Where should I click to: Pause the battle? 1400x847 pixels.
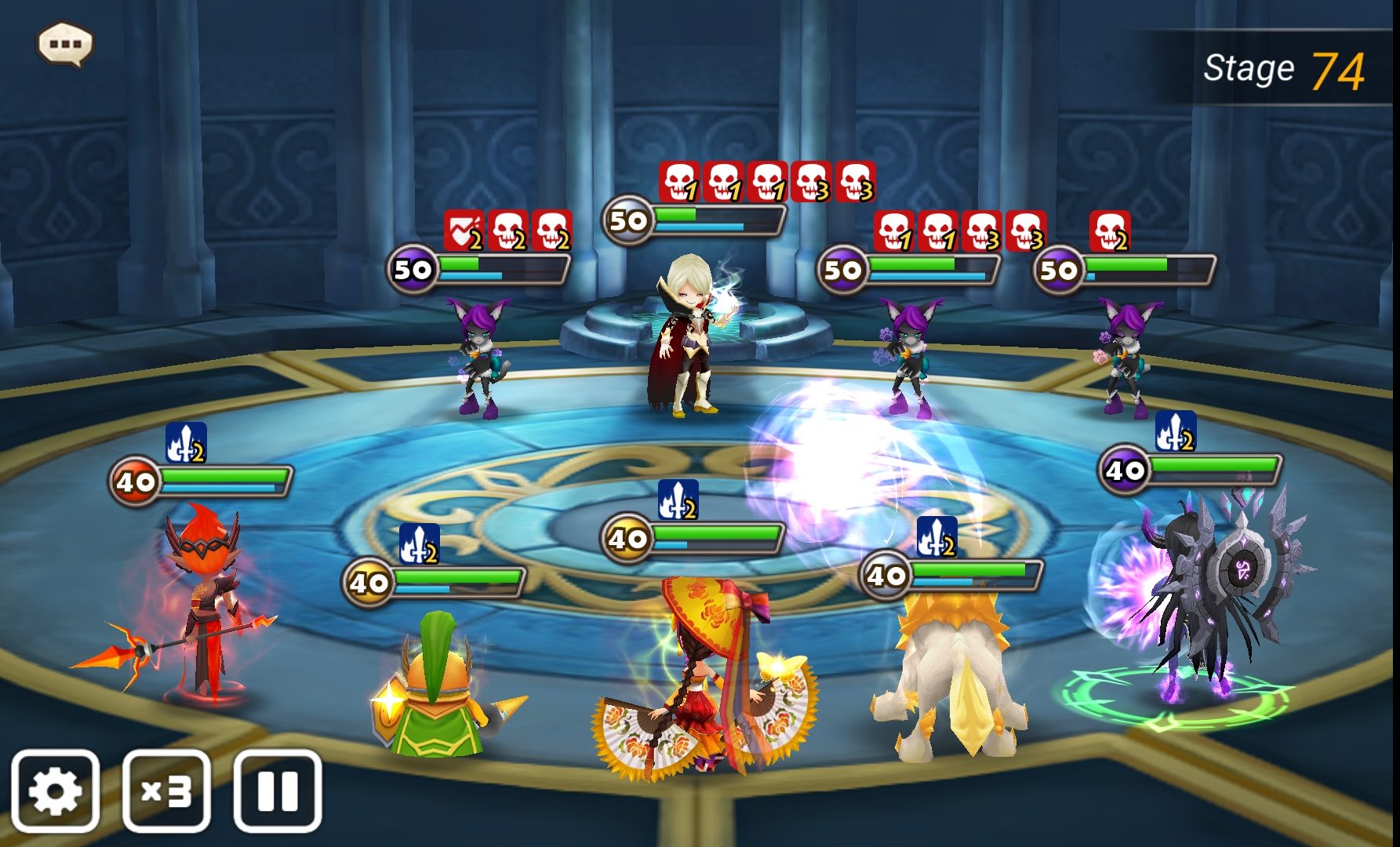click(x=278, y=791)
